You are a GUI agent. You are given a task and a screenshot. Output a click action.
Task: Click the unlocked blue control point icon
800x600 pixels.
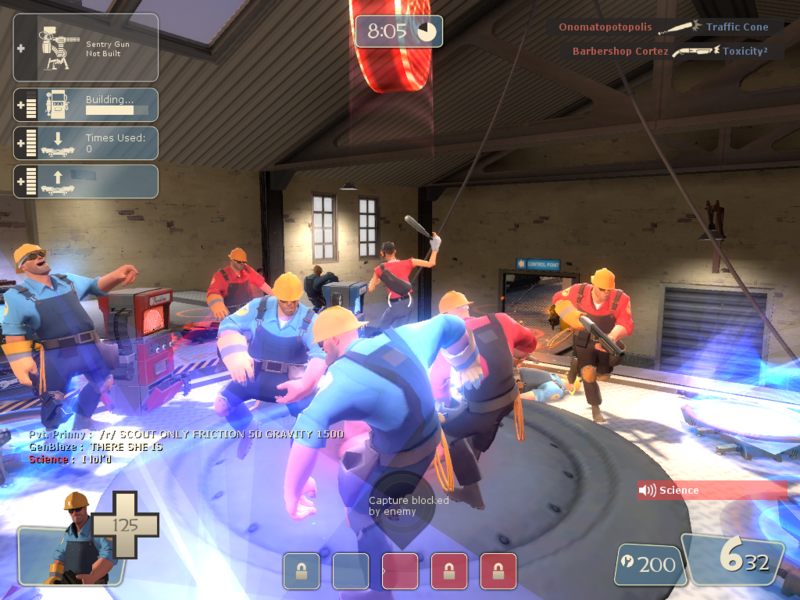pos(350,570)
